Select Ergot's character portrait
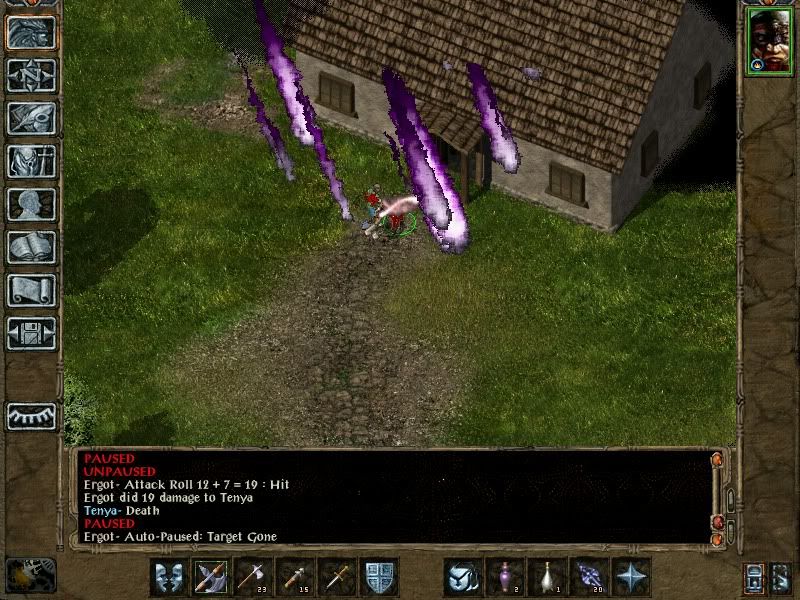 [769, 42]
